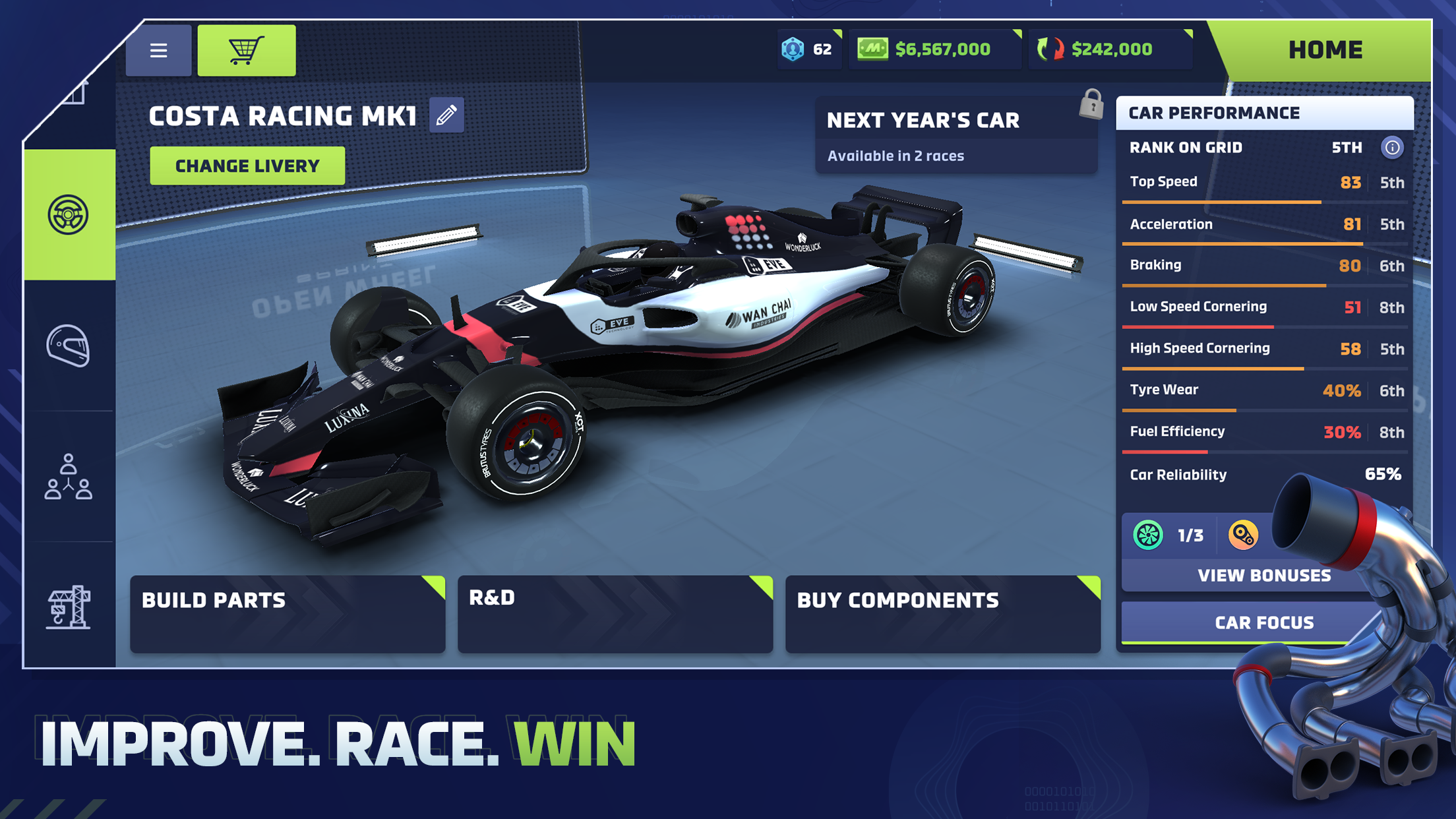The image size is (1456, 819).
Task: Click the orange cam chain bonus icon
Action: coord(1244,535)
